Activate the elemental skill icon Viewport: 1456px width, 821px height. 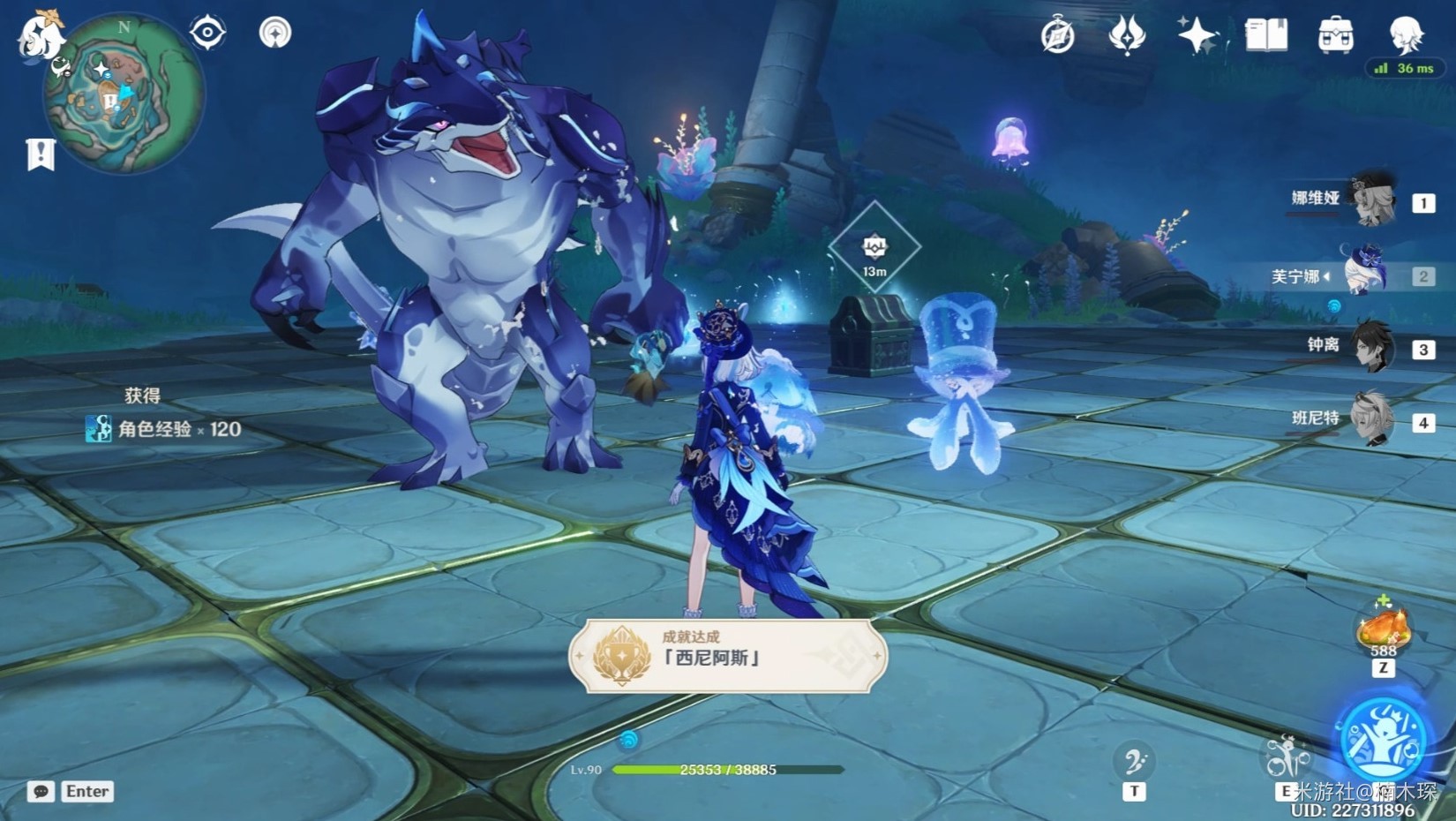tap(1287, 758)
